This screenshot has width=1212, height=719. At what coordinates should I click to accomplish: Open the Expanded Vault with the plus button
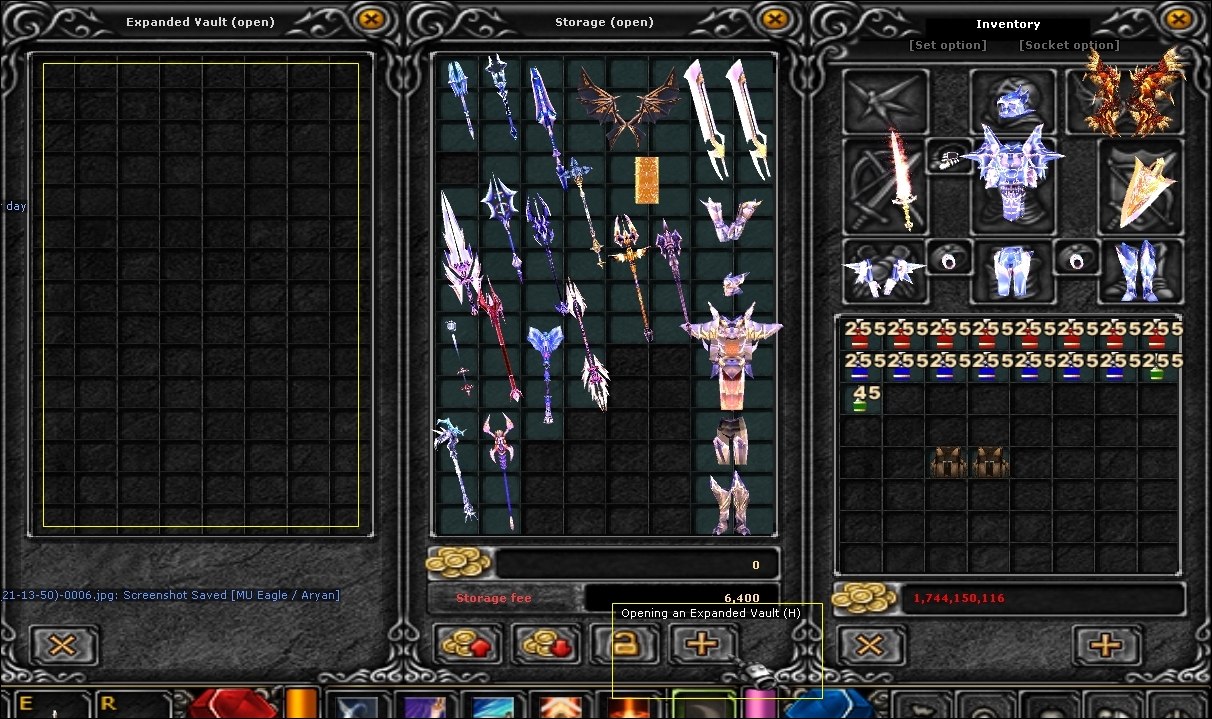(x=702, y=645)
